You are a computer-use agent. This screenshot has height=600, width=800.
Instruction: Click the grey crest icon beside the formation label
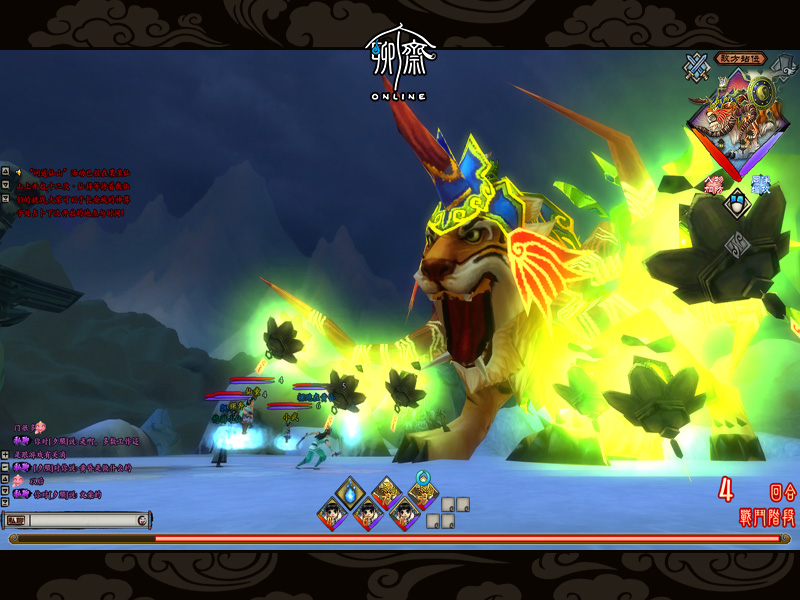(x=782, y=64)
